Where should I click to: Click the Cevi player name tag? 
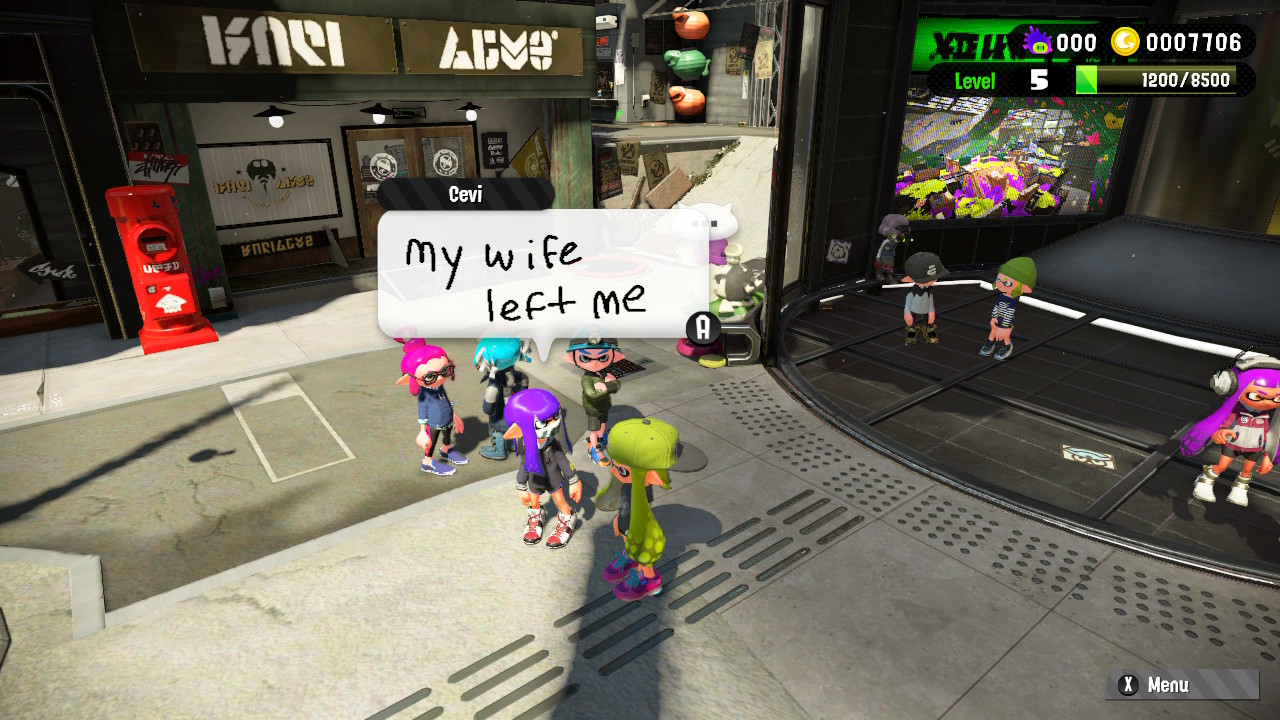(x=465, y=194)
